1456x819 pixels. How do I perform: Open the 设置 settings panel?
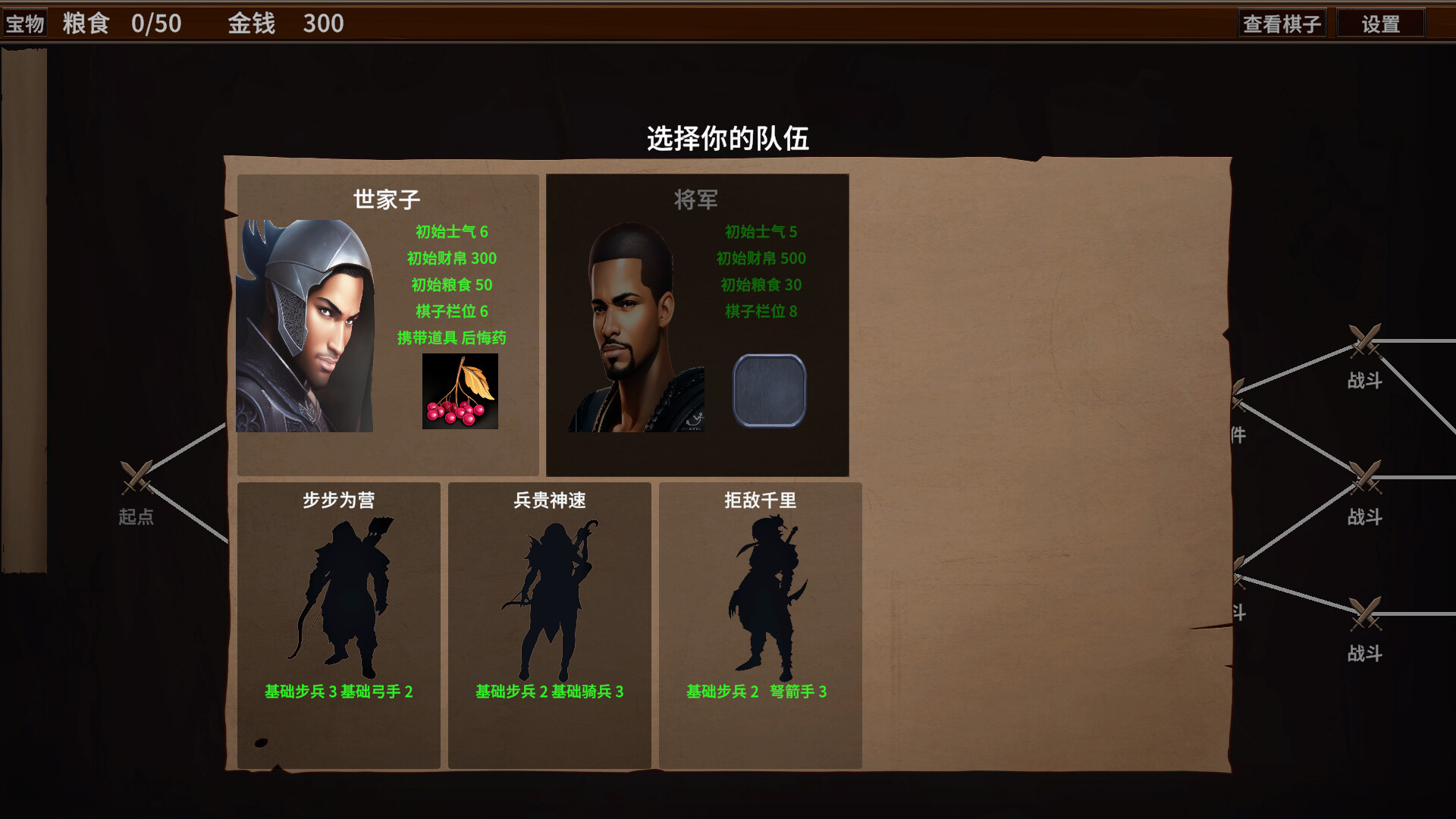point(1380,23)
